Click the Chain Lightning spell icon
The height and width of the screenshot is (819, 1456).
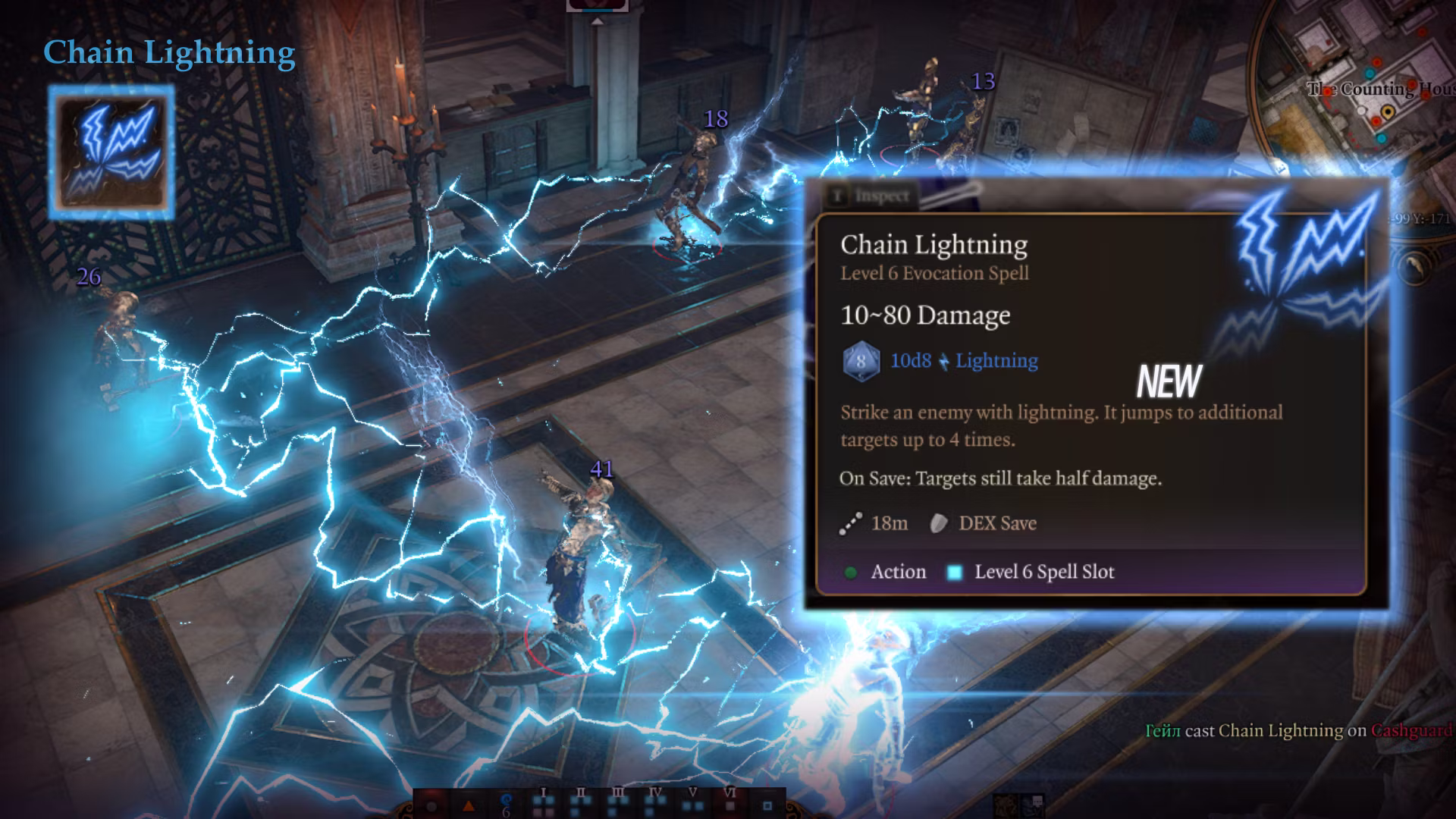coord(111,151)
